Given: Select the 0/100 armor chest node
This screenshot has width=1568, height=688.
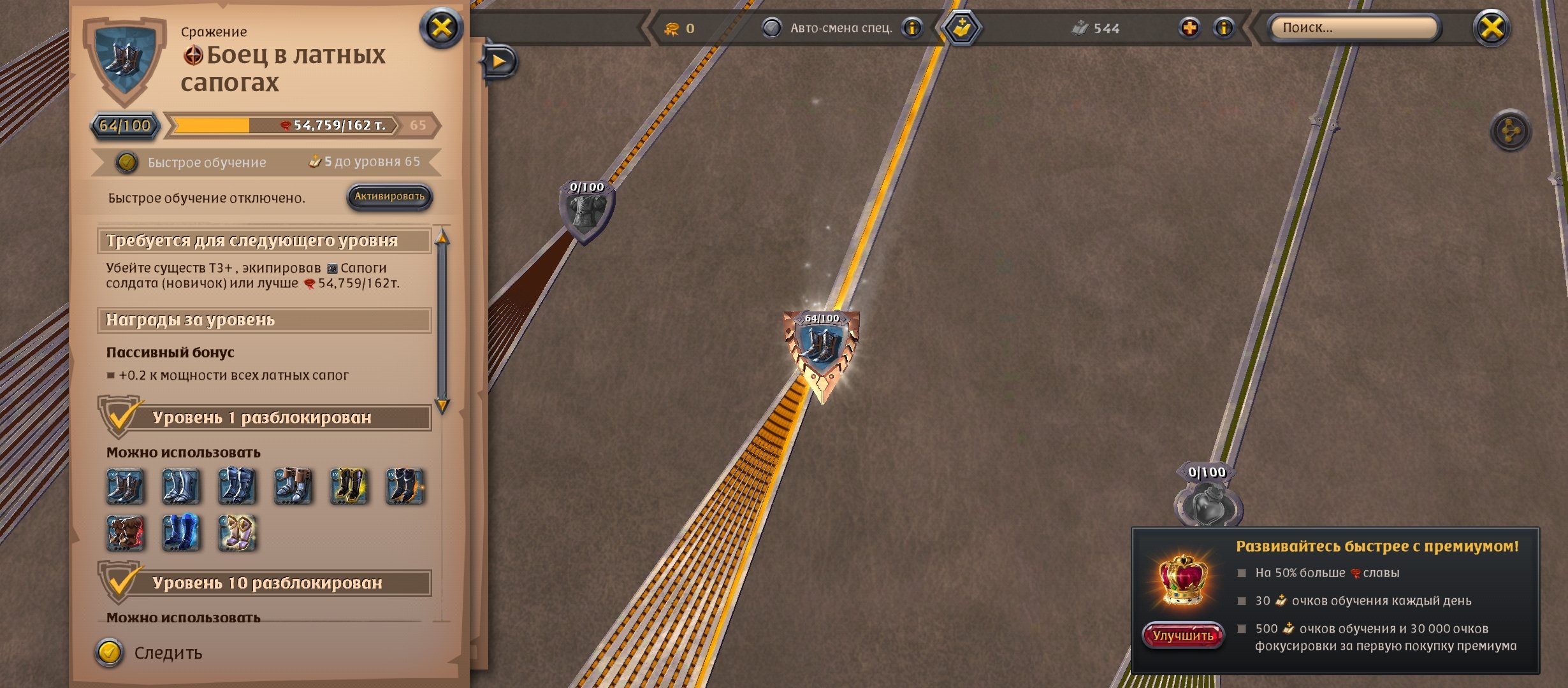Looking at the screenshot, I should (x=586, y=211).
